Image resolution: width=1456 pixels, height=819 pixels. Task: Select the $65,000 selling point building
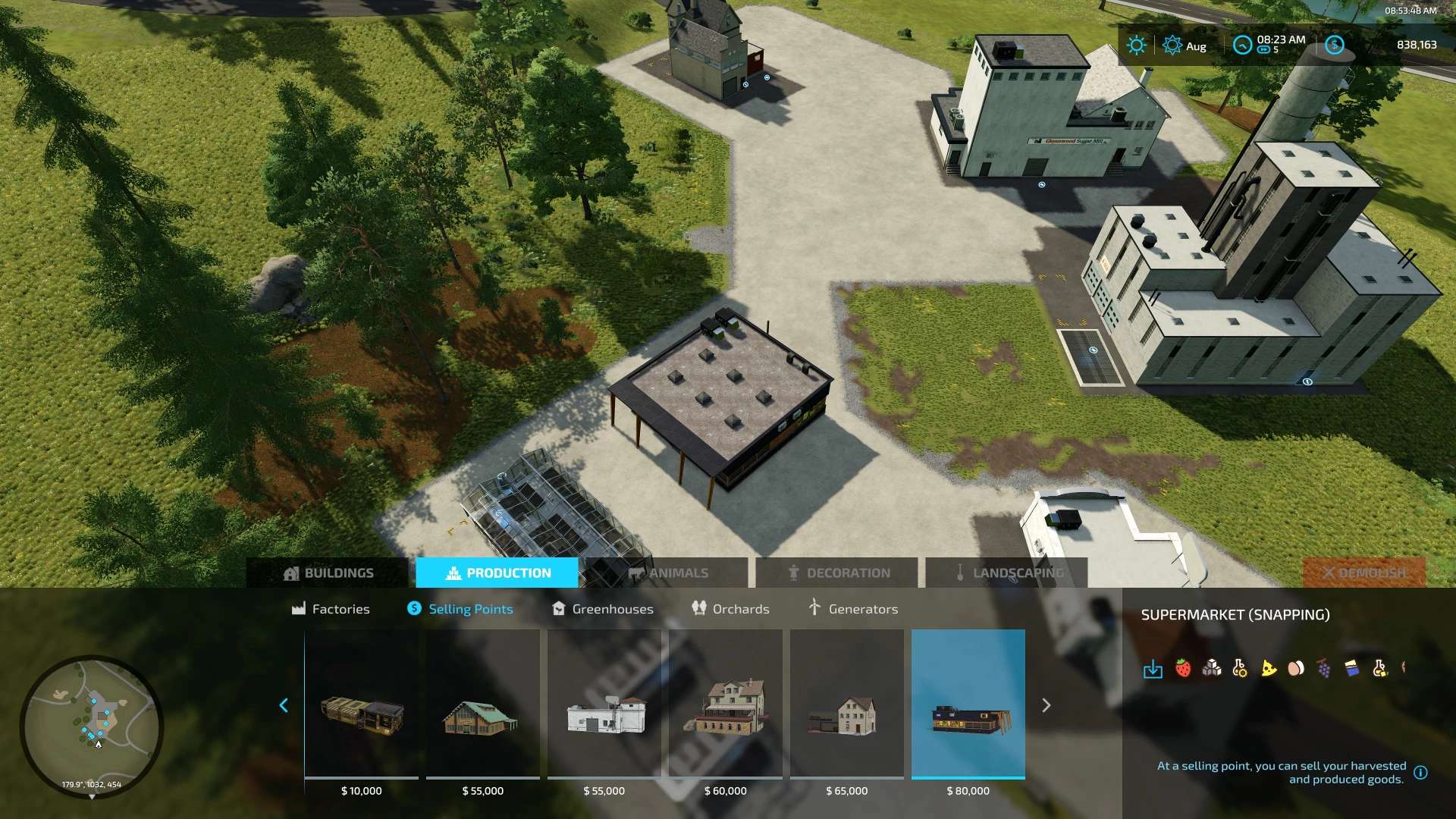coord(847,705)
